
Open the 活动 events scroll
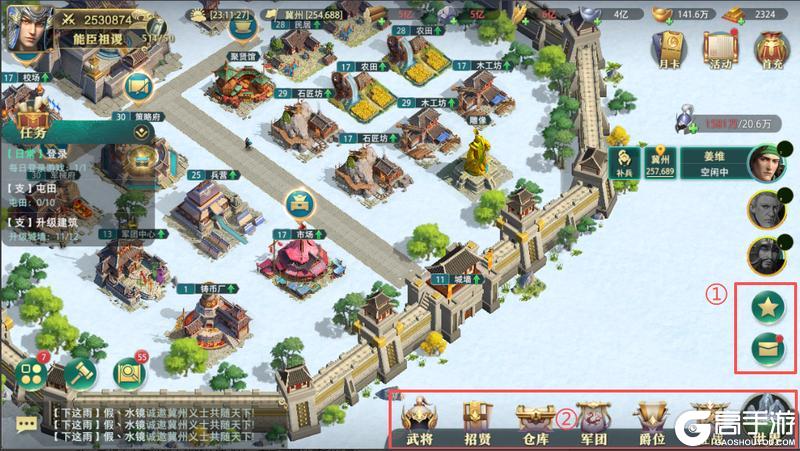pyautogui.click(x=721, y=48)
